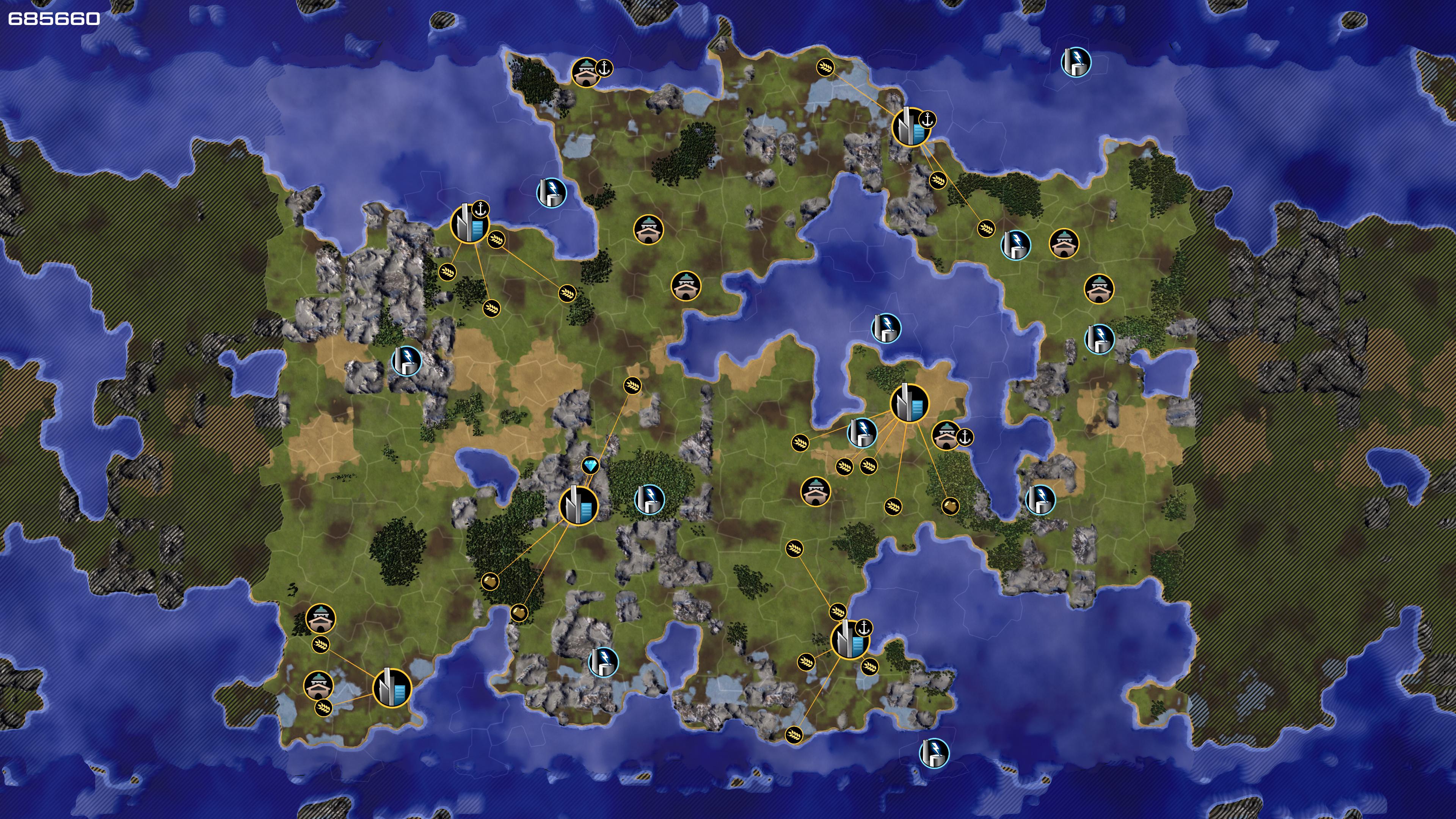Select the blue diamond resource marker

[x=591, y=466]
